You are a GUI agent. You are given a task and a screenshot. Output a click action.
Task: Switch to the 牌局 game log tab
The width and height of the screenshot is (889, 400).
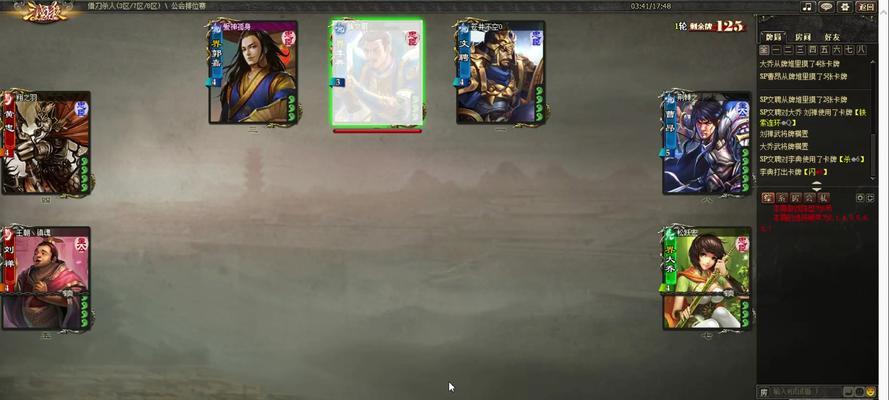click(773, 36)
